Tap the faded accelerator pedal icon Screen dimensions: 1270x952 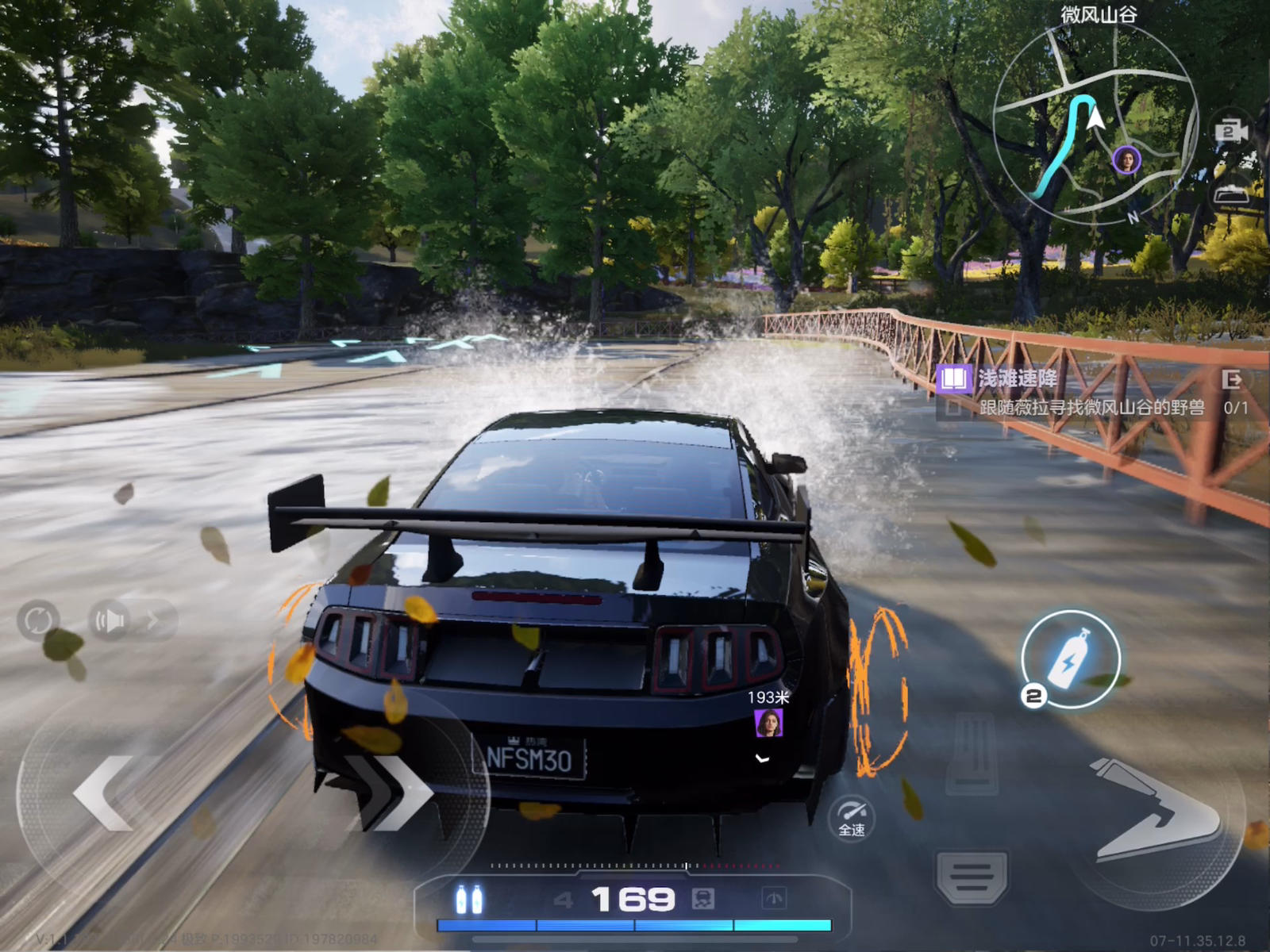coord(972,754)
